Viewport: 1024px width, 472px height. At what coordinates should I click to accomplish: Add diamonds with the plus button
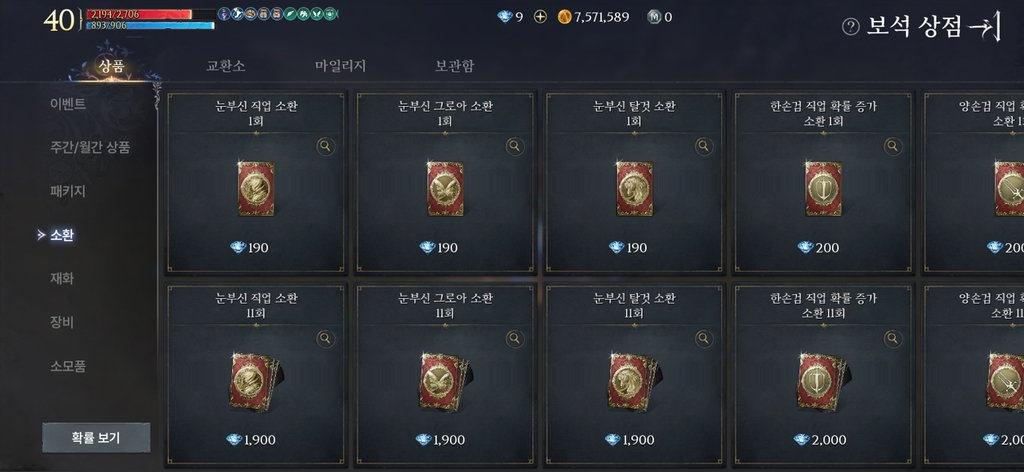tap(541, 17)
